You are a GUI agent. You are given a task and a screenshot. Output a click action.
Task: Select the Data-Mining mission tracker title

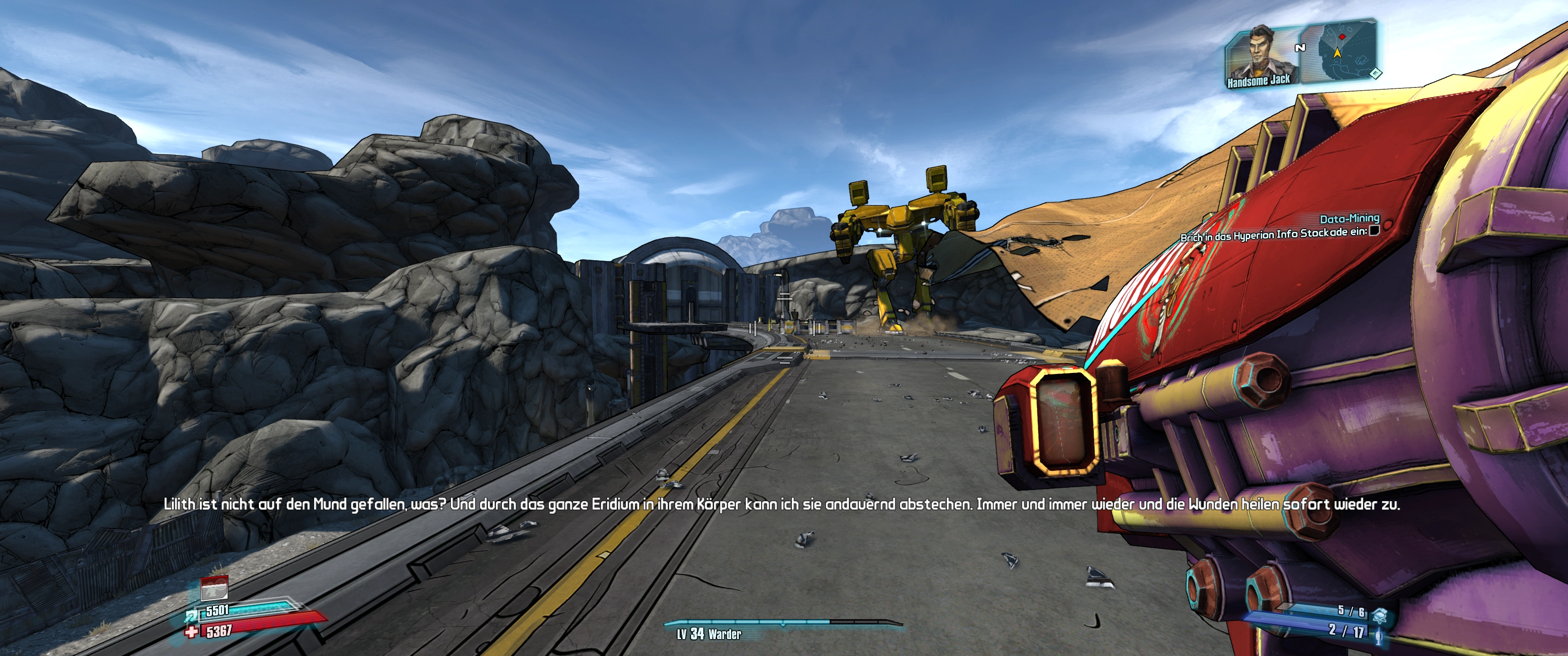pyautogui.click(x=1349, y=219)
